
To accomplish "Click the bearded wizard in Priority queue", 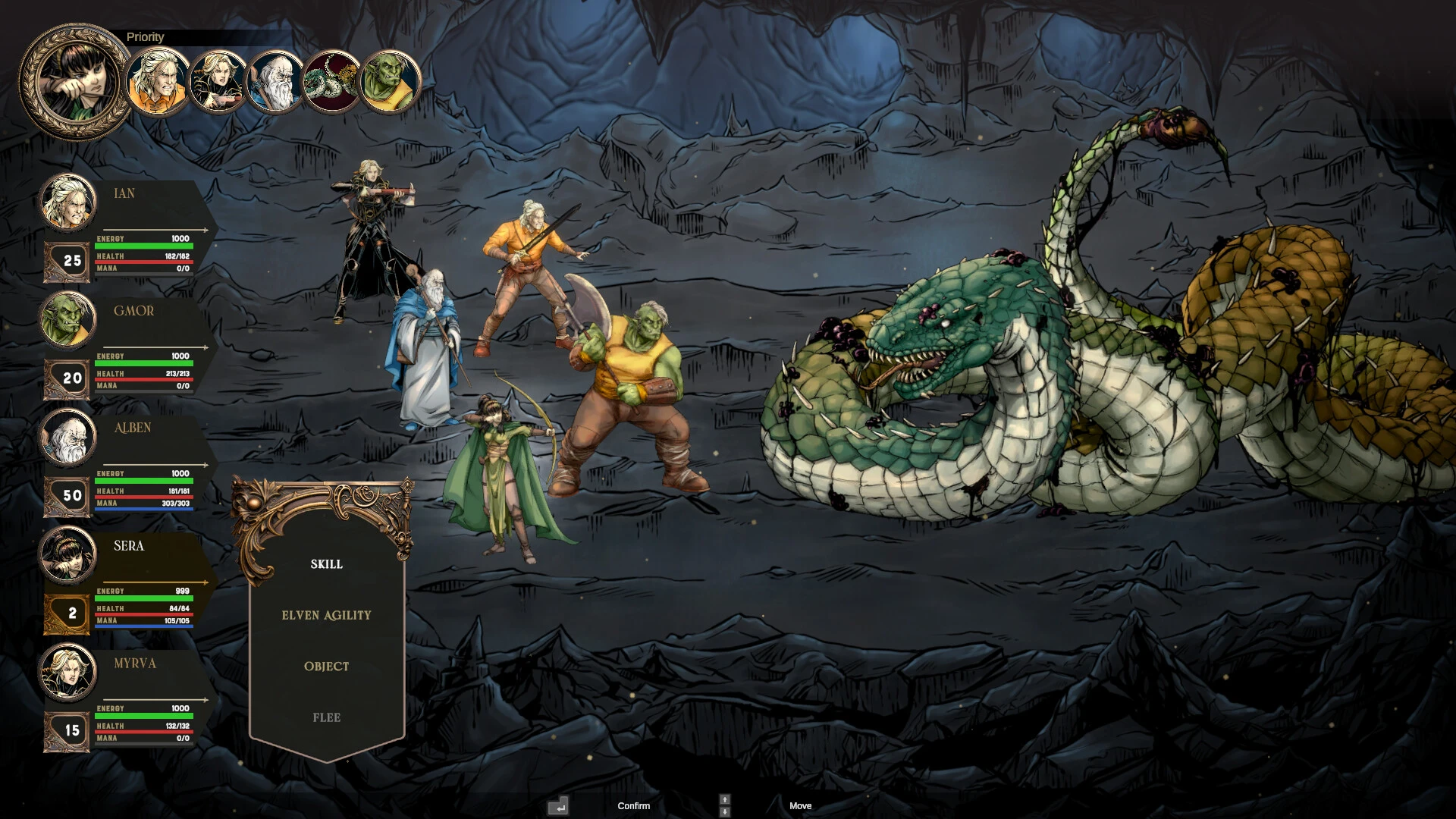I will pos(275,81).
